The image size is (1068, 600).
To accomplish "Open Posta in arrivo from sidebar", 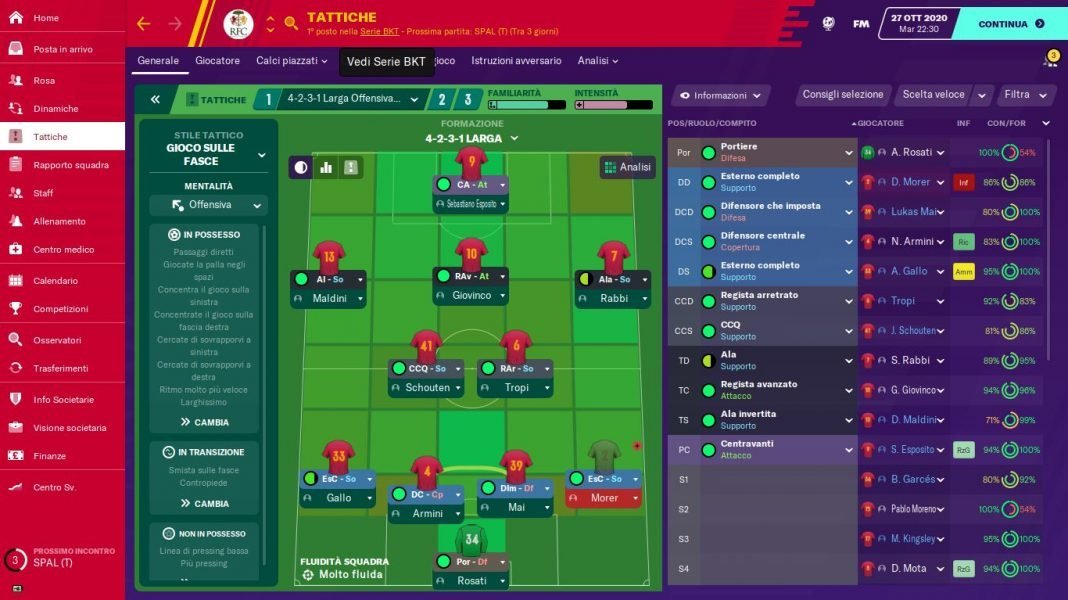I will coord(62,49).
